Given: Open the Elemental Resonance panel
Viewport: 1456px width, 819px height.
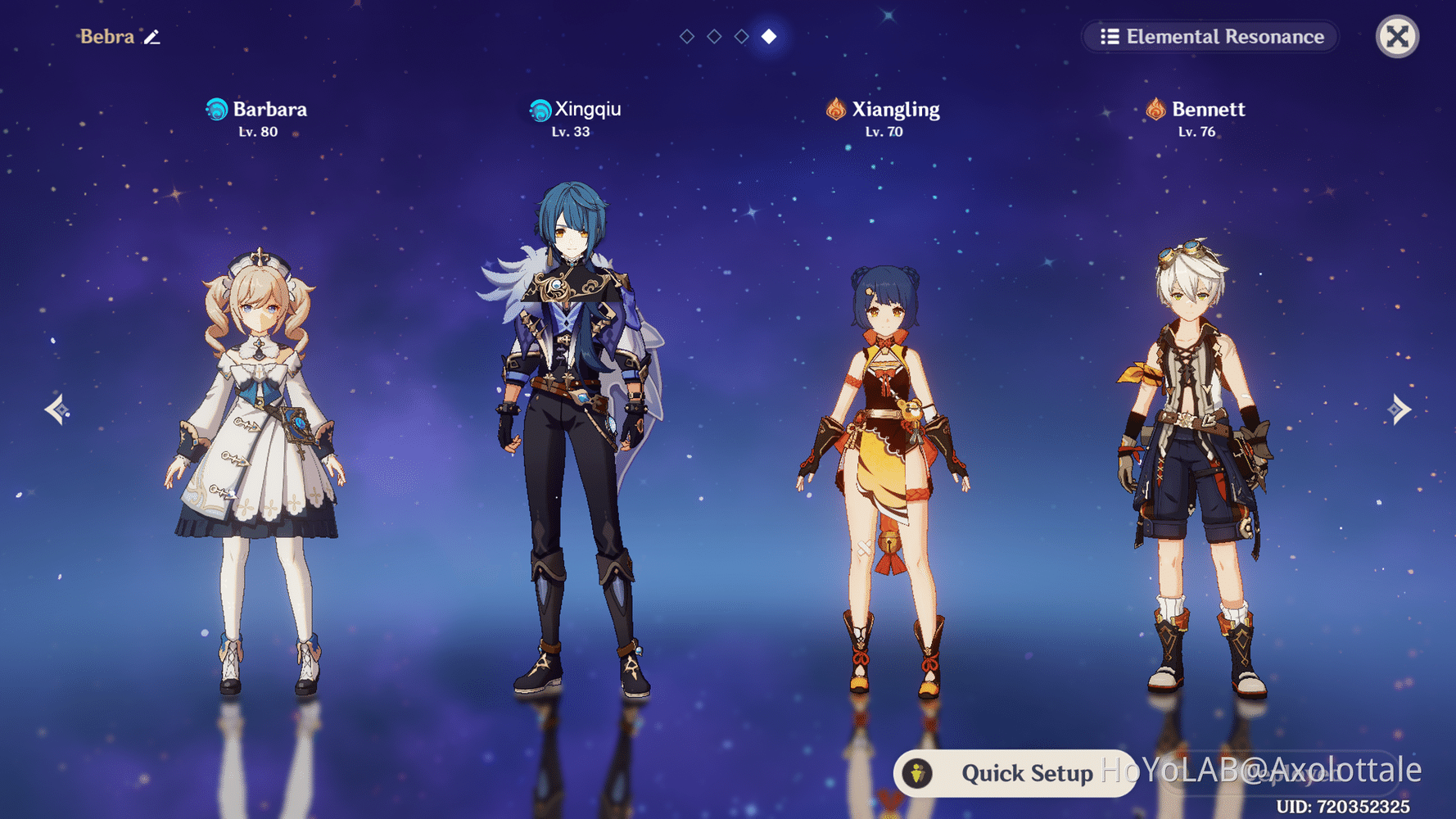Looking at the screenshot, I should (x=1210, y=36).
